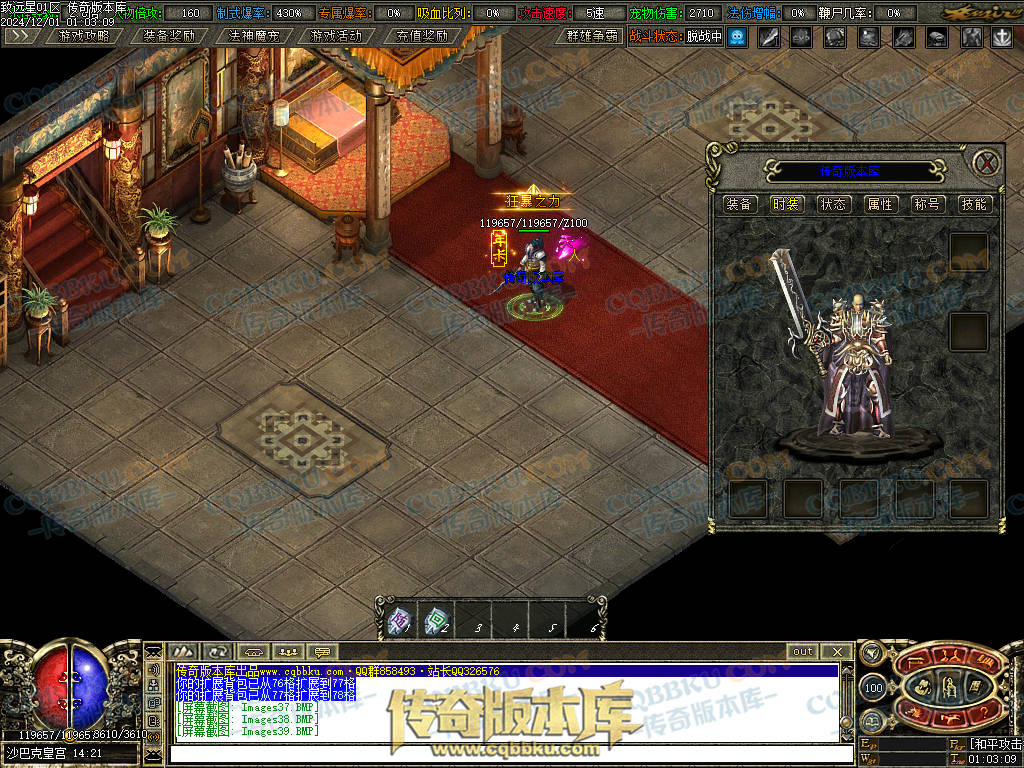Click the round 100 button
1024x768 pixels.
point(873,688)
